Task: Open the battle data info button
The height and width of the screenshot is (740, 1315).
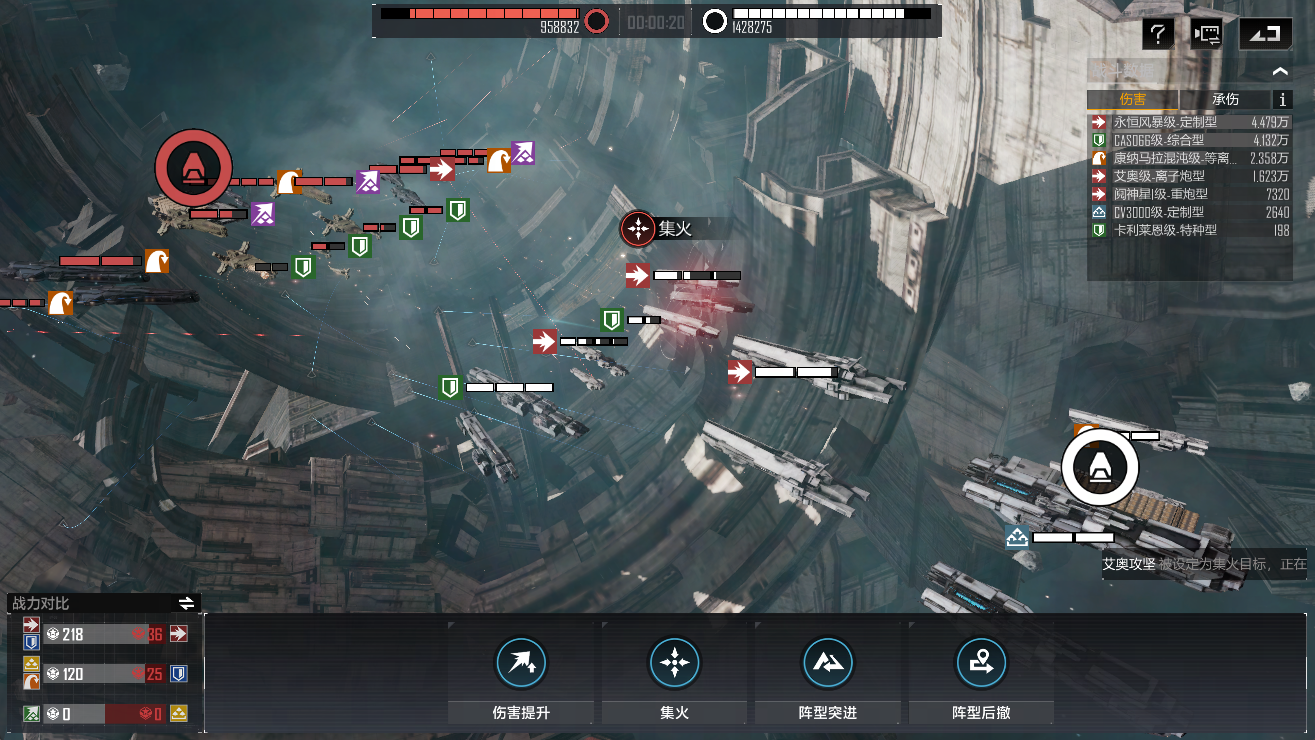Action: tap(1283, 99)
